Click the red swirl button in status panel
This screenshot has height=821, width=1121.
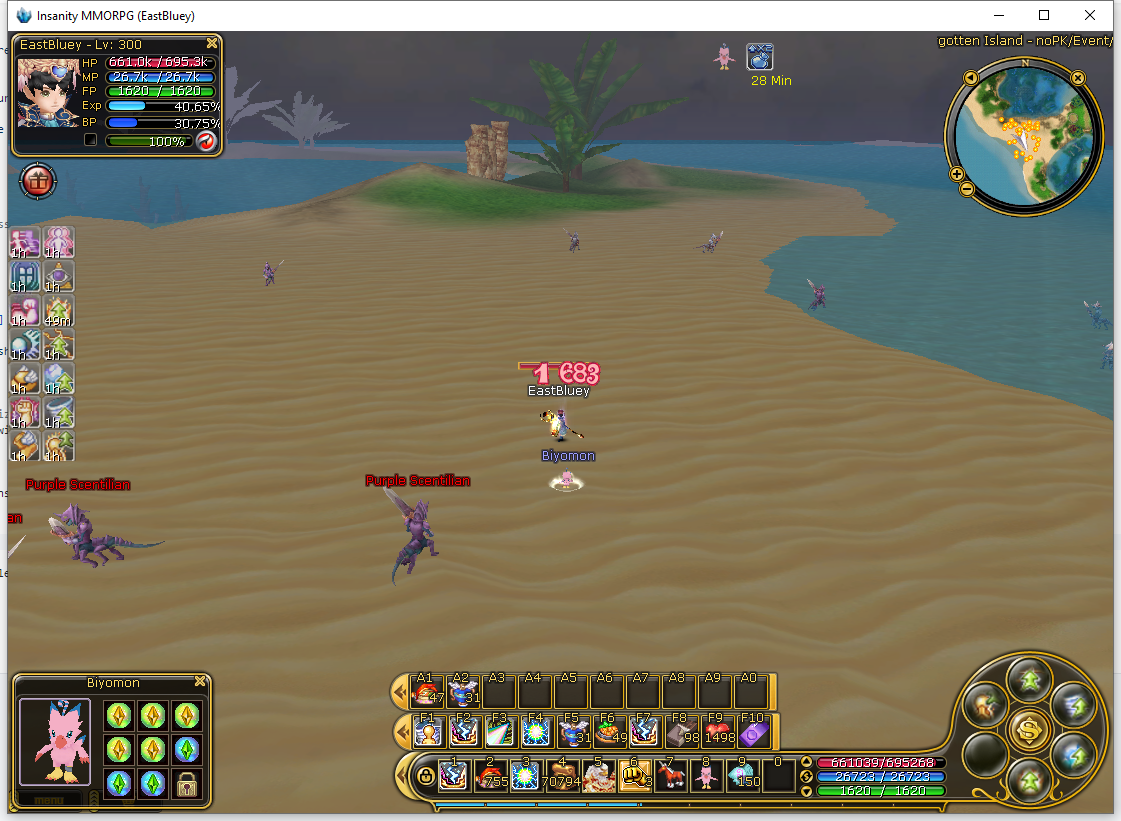tap(206, 141)
